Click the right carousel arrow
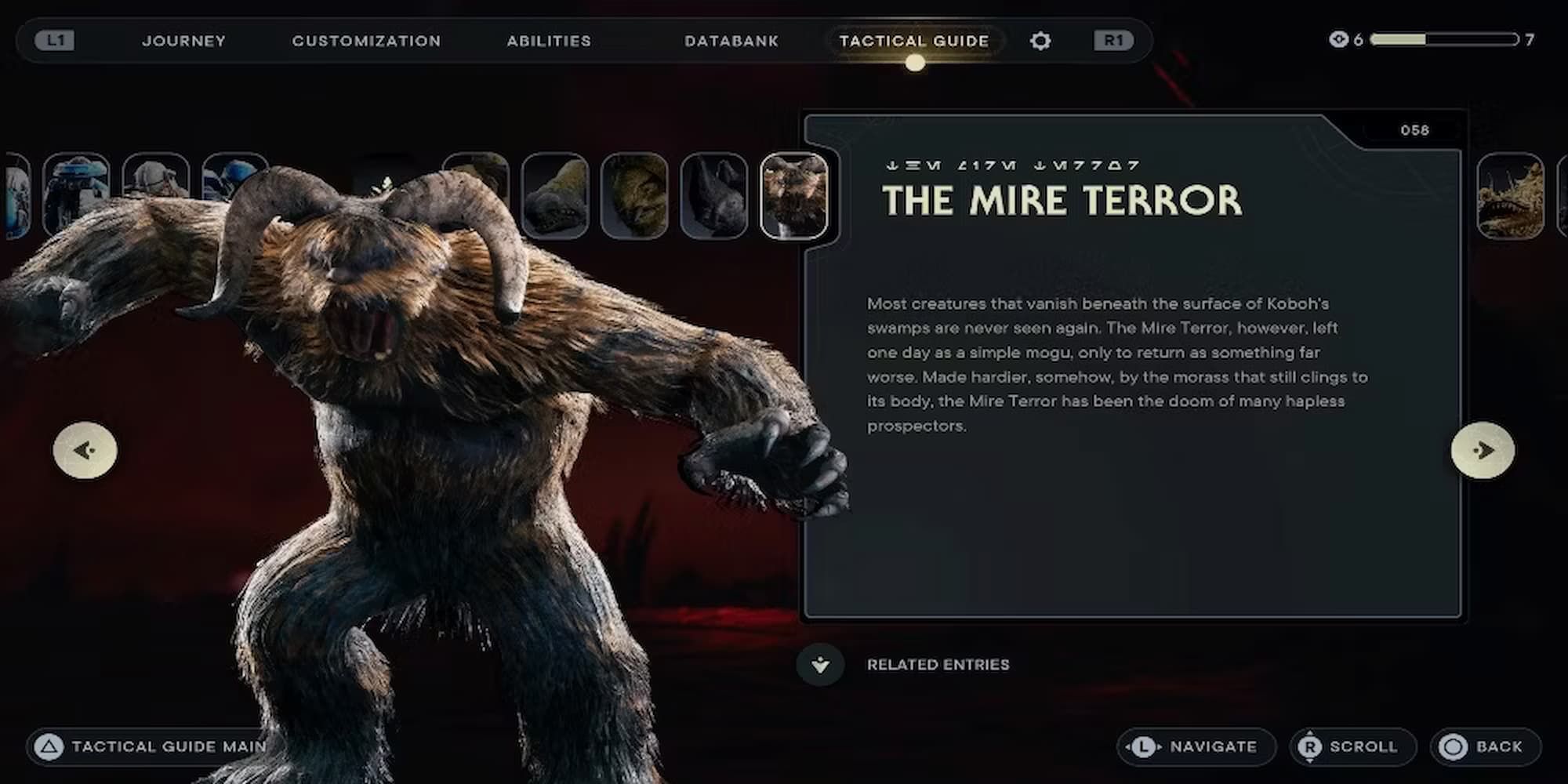 click(1482, 449)
